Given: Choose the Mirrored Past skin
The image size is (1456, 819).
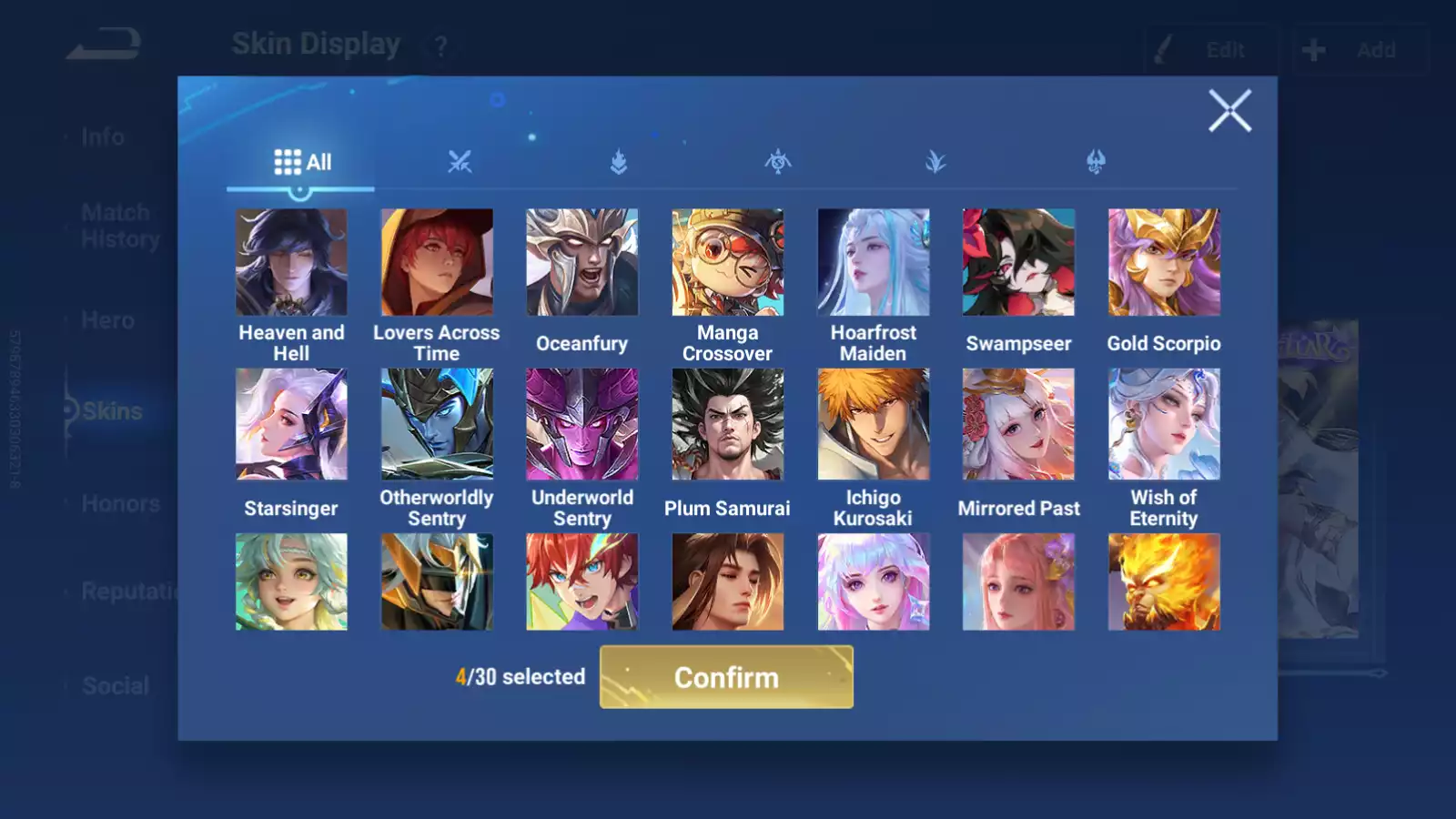Looking at the screenshot, I should 1018,424.
